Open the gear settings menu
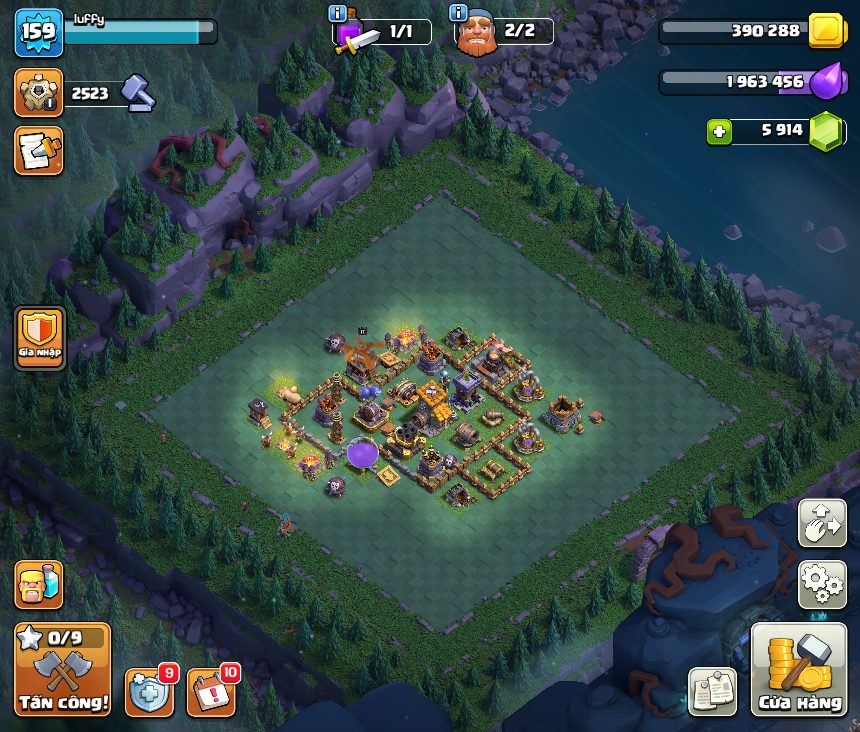The width and height of the screenshot is (860, 732). coord(822,585)
